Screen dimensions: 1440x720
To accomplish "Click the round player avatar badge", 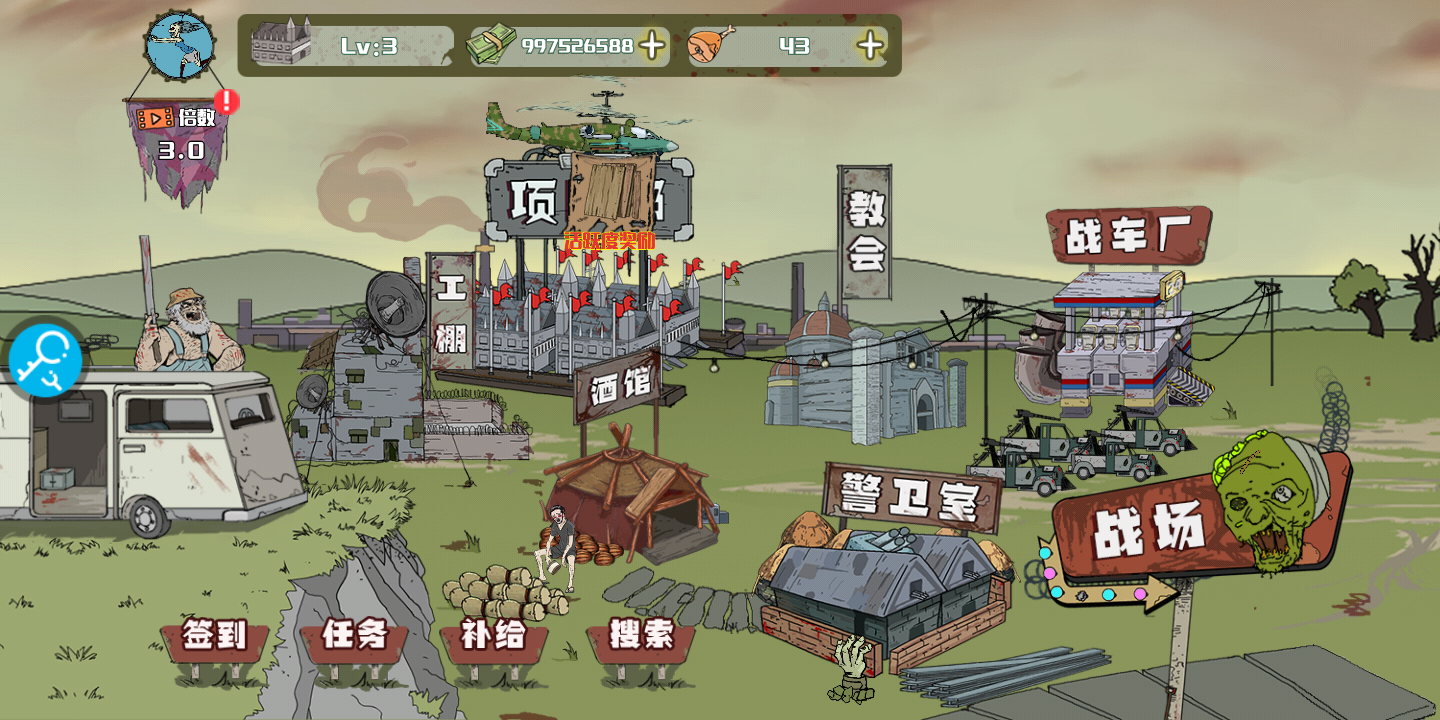I will point(180,45).
